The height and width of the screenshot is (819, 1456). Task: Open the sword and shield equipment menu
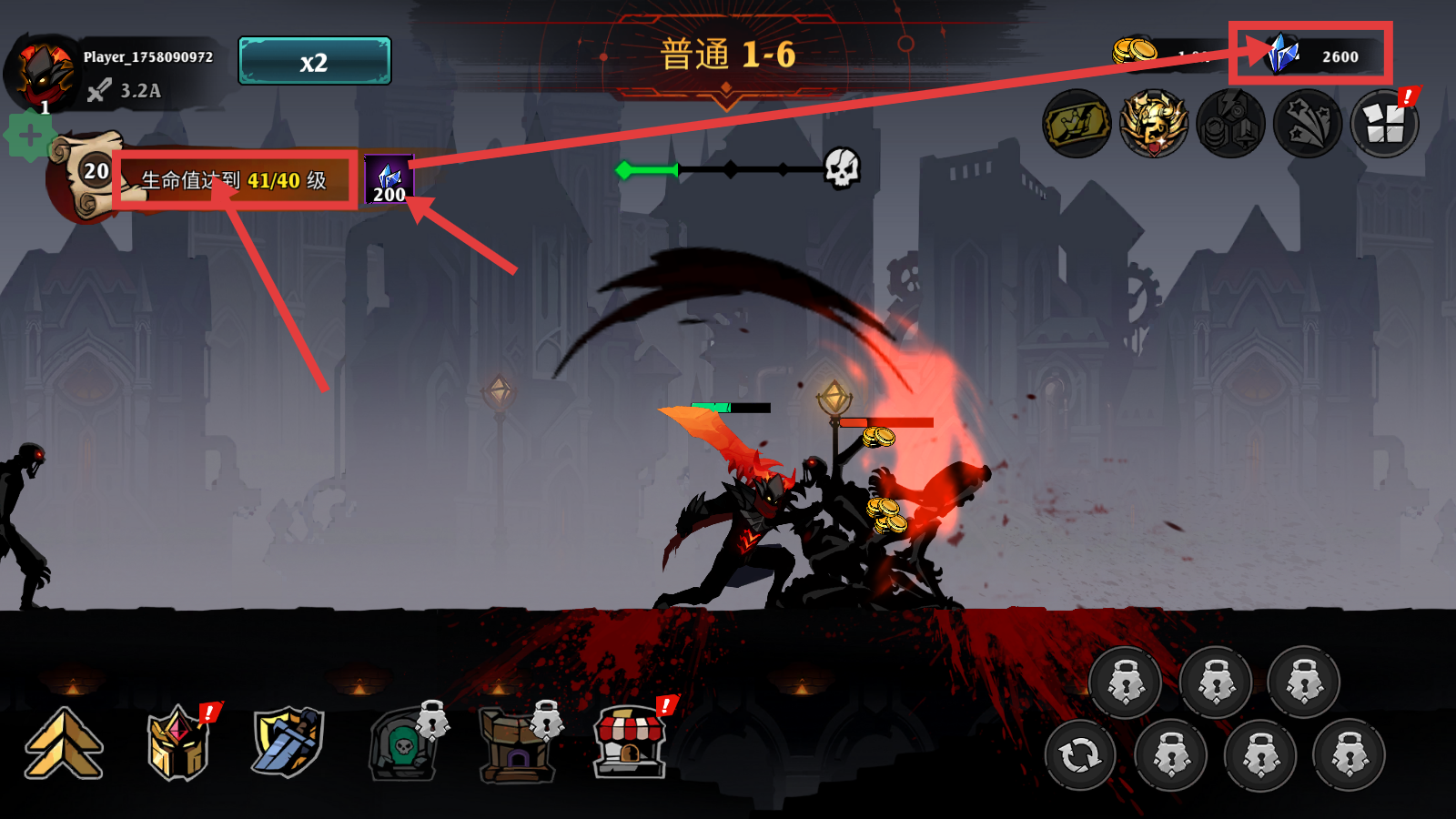[288, 743]
